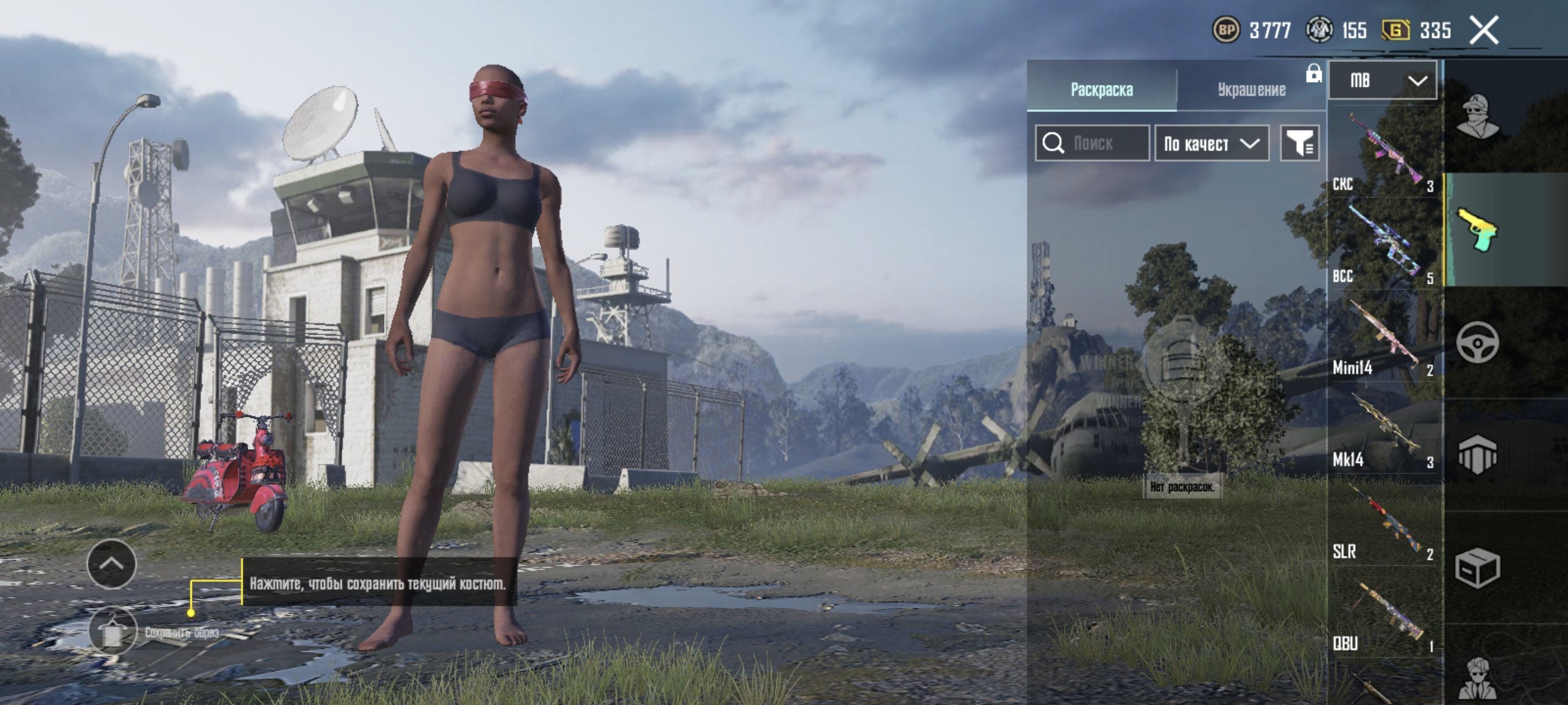Choose the Mk14 weapon entry
The height and width of the screenshot is (705, 1568).
click(x=1383, y=428)
